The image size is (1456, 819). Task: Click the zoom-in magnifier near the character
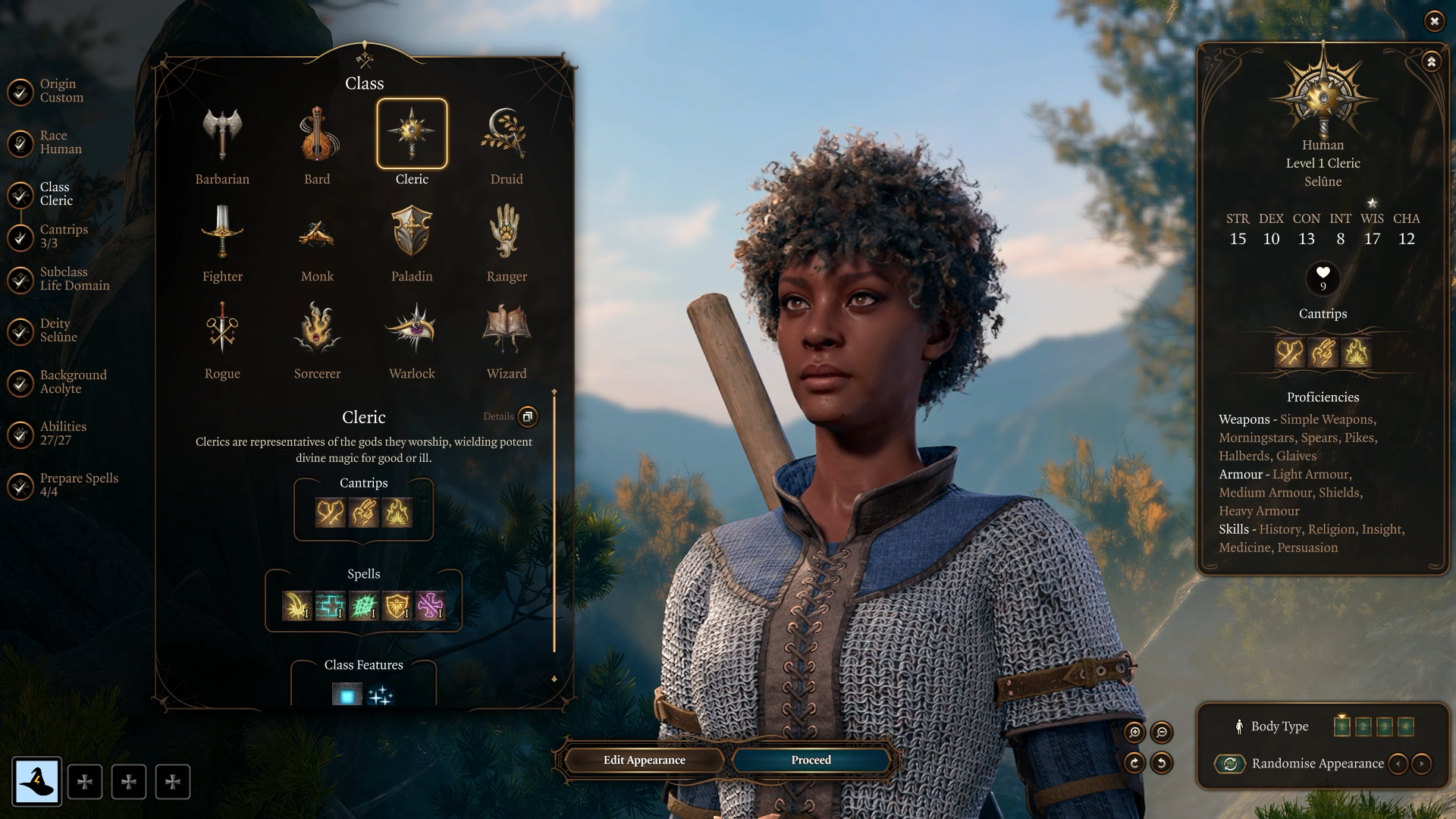pyautogui.click(x=1134, y=733)
